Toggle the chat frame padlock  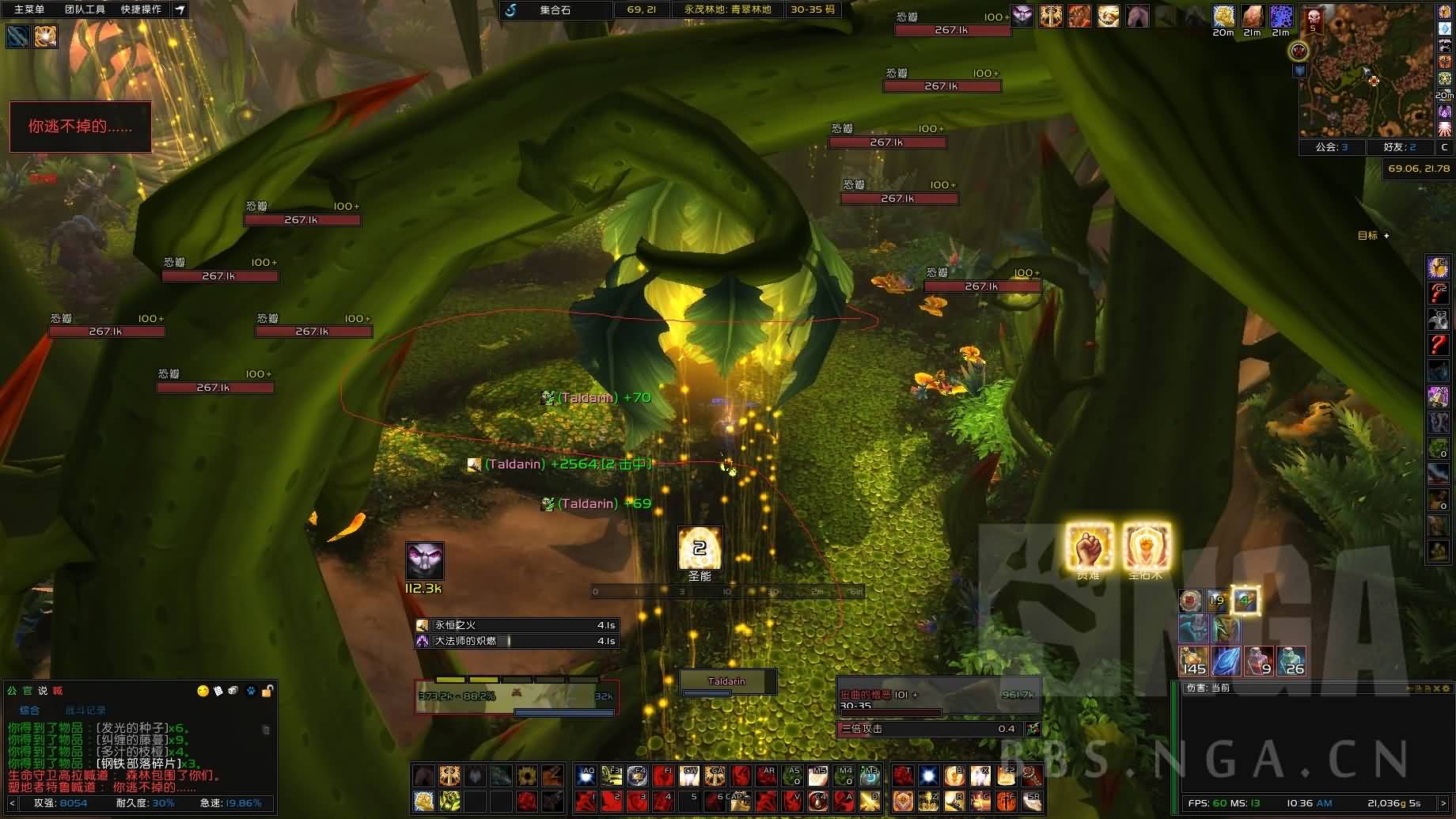click(x=267, y=691)
